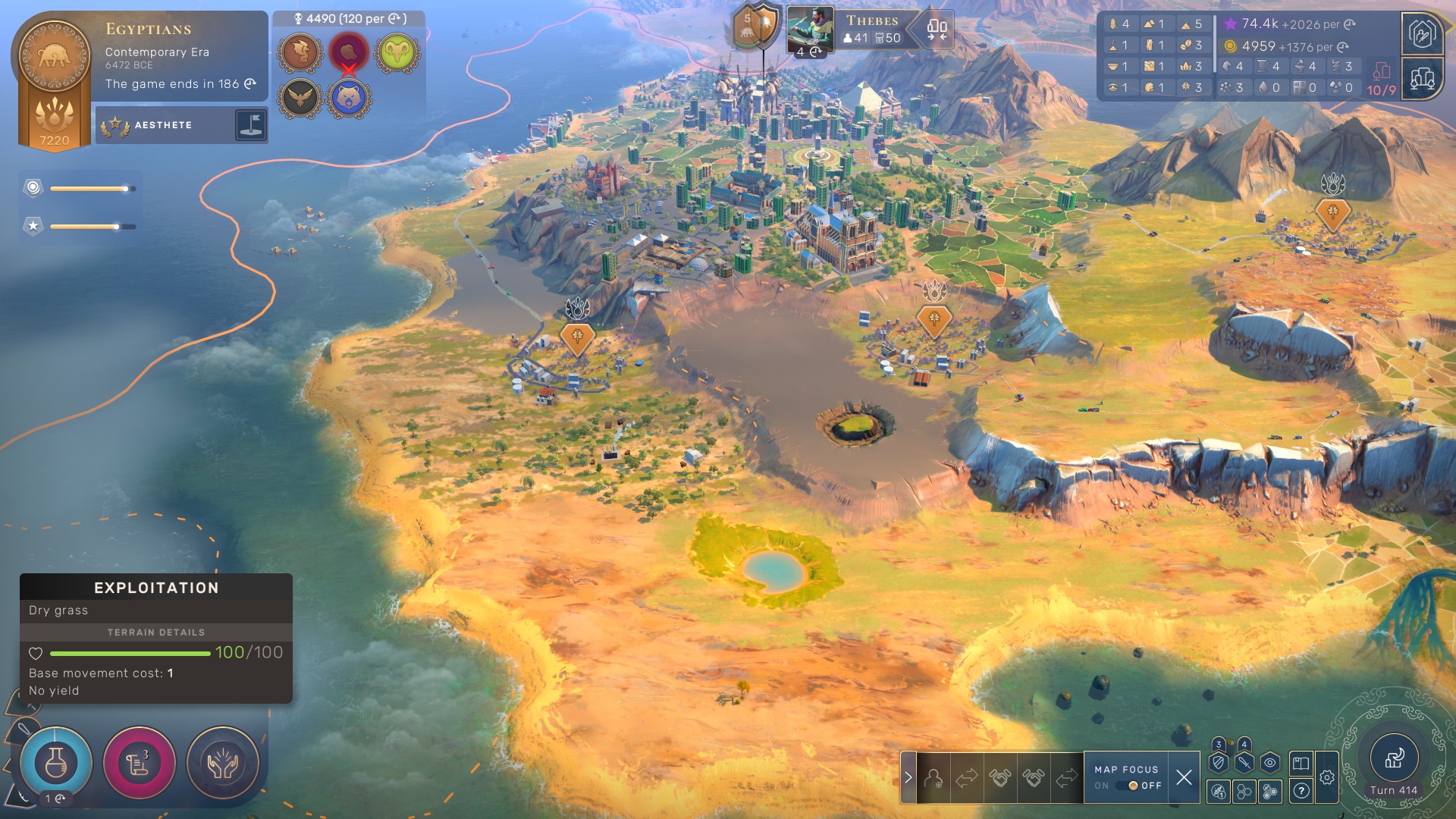The width and height of the screenshot is (1456, 819).
Task: Close the Map Focus panel
Action: coord(1184,777)
